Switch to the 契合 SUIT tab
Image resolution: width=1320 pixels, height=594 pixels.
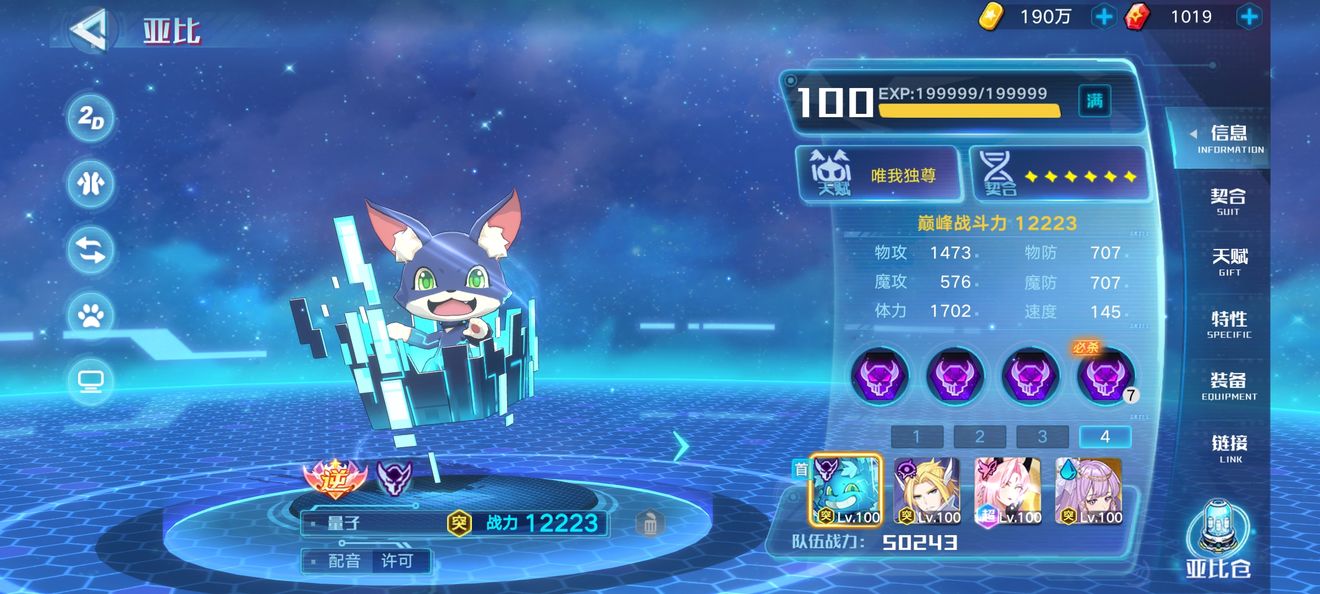[1228, 201]
